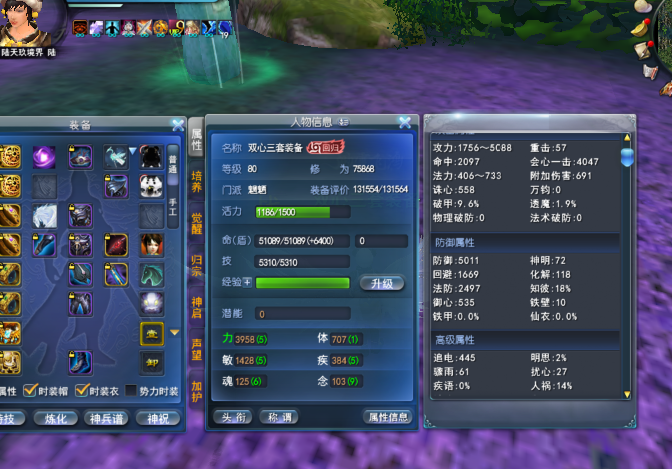Show the 声望 reputation tab
The image size is (672, 469).
click(197, 348)
